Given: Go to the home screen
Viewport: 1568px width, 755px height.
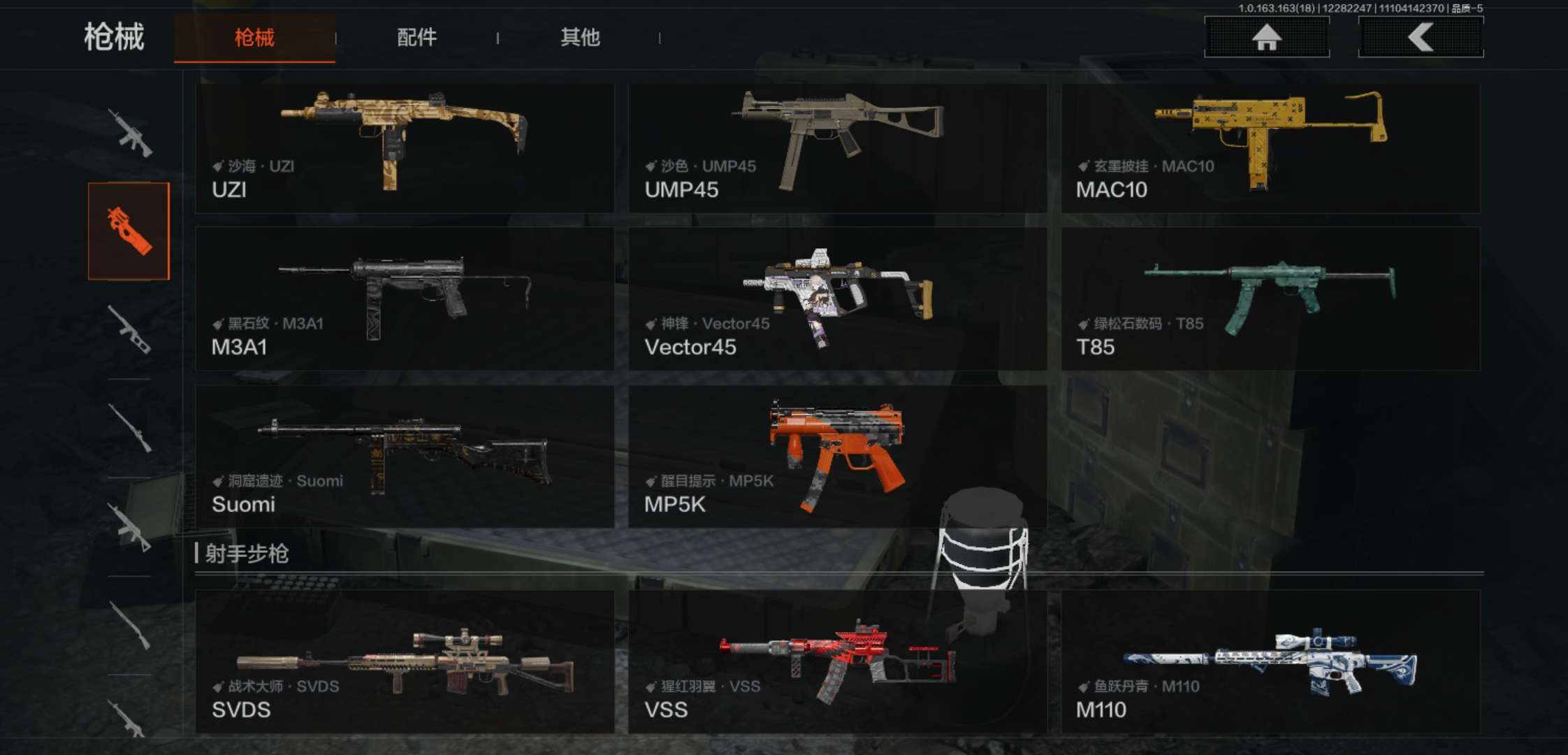Looking at the screenshot, I should tap(1266, 37).
